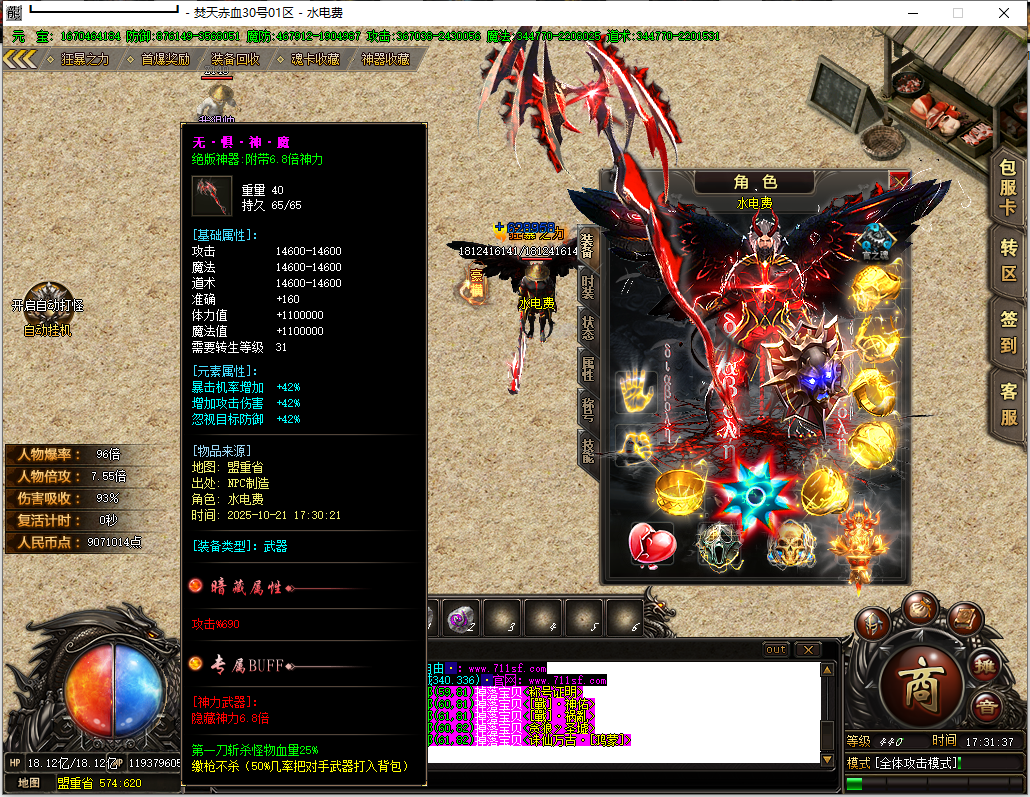Open the 签到 sign-in button
The height and width of the screenshot is (797, 1030).
(x=1008, y=332)
